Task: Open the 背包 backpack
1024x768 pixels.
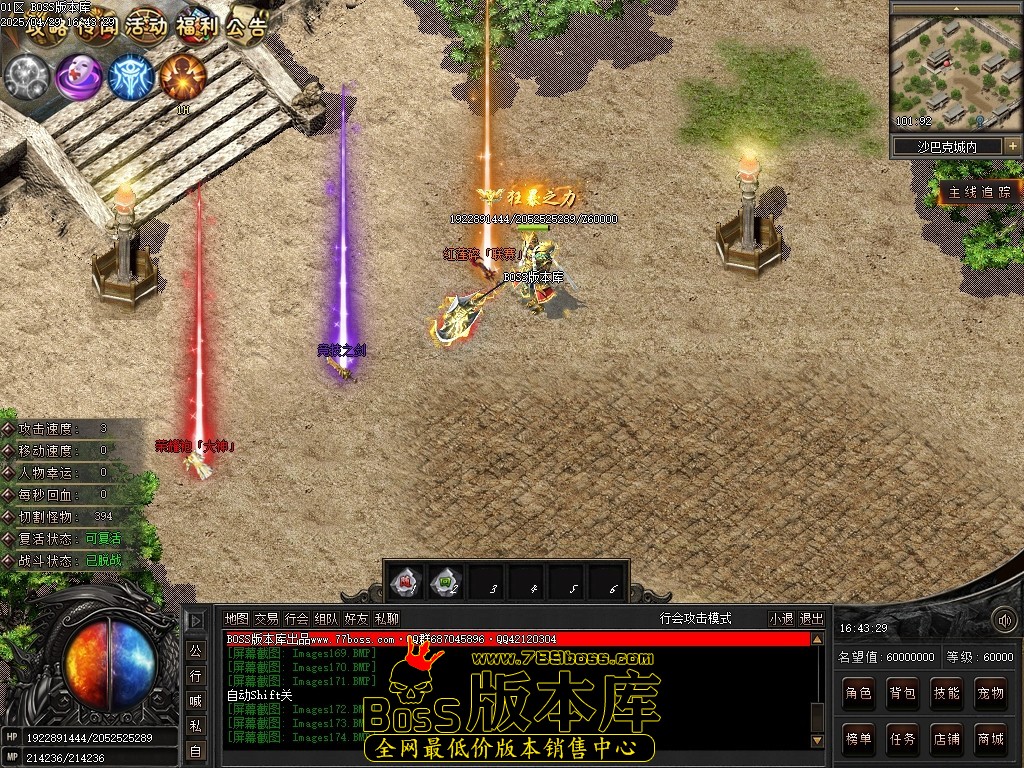Action: [902, 693]
